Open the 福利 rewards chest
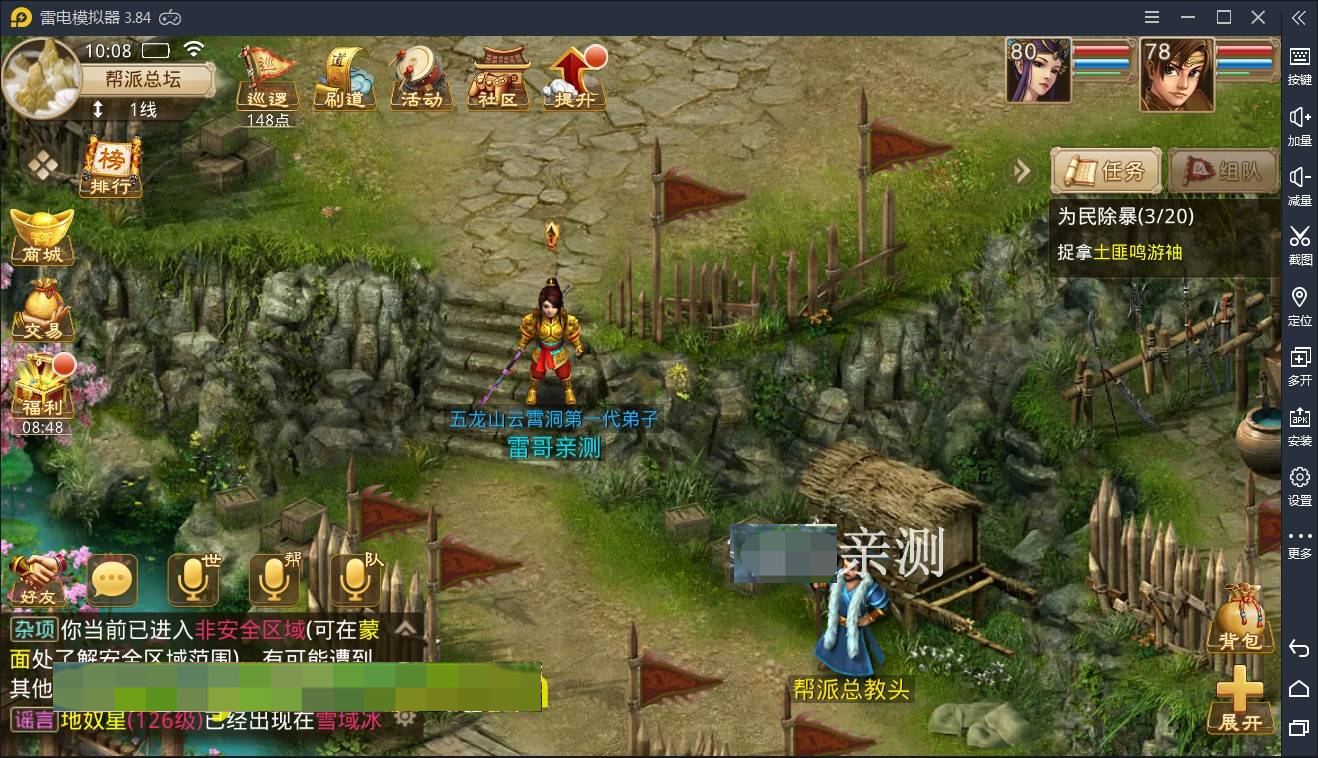This screenshot has height=758, width=1318. (42, 388)
